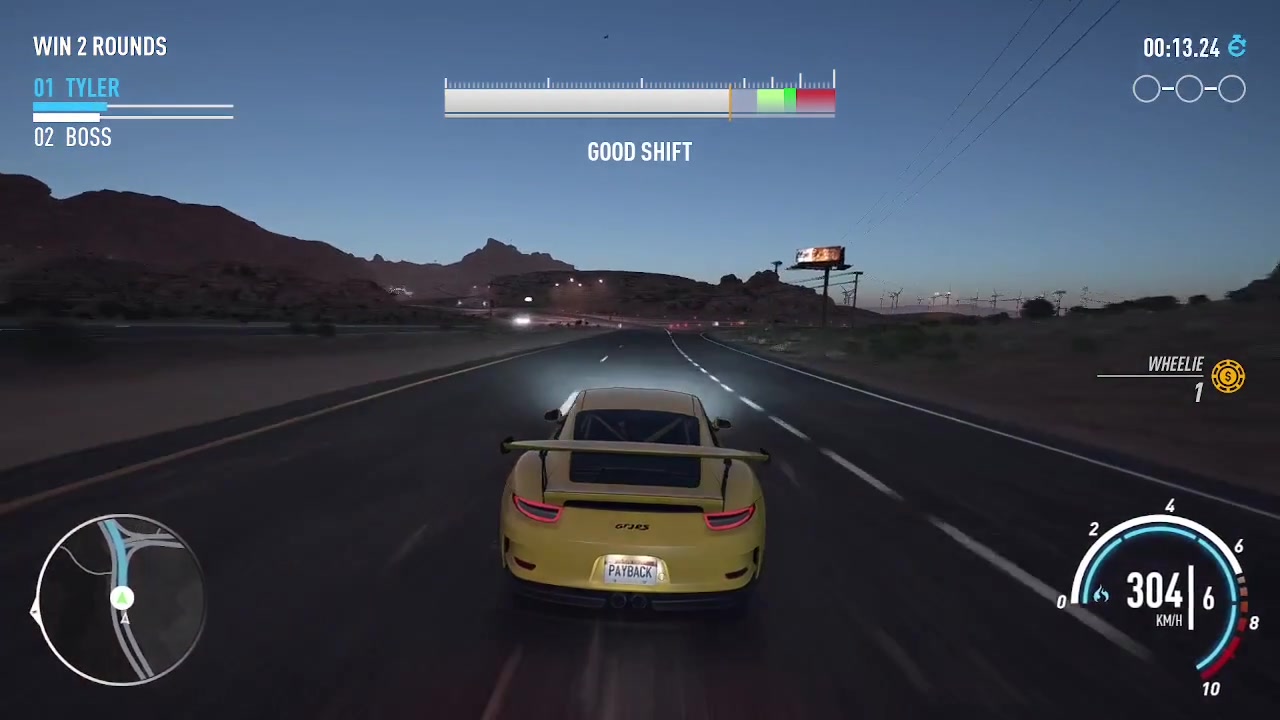Select the nitrous flame icon in the speedometer

coord(1100,593)
